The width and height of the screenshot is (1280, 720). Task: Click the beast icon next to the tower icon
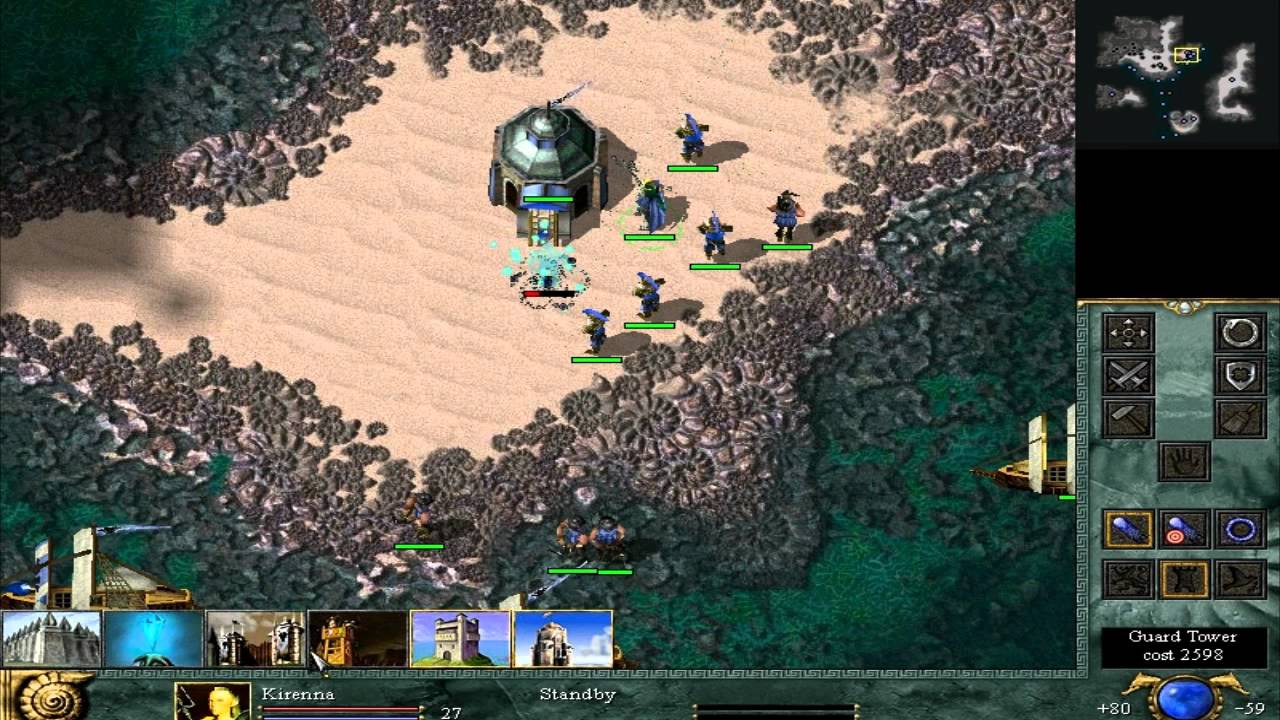(1128, 578)
